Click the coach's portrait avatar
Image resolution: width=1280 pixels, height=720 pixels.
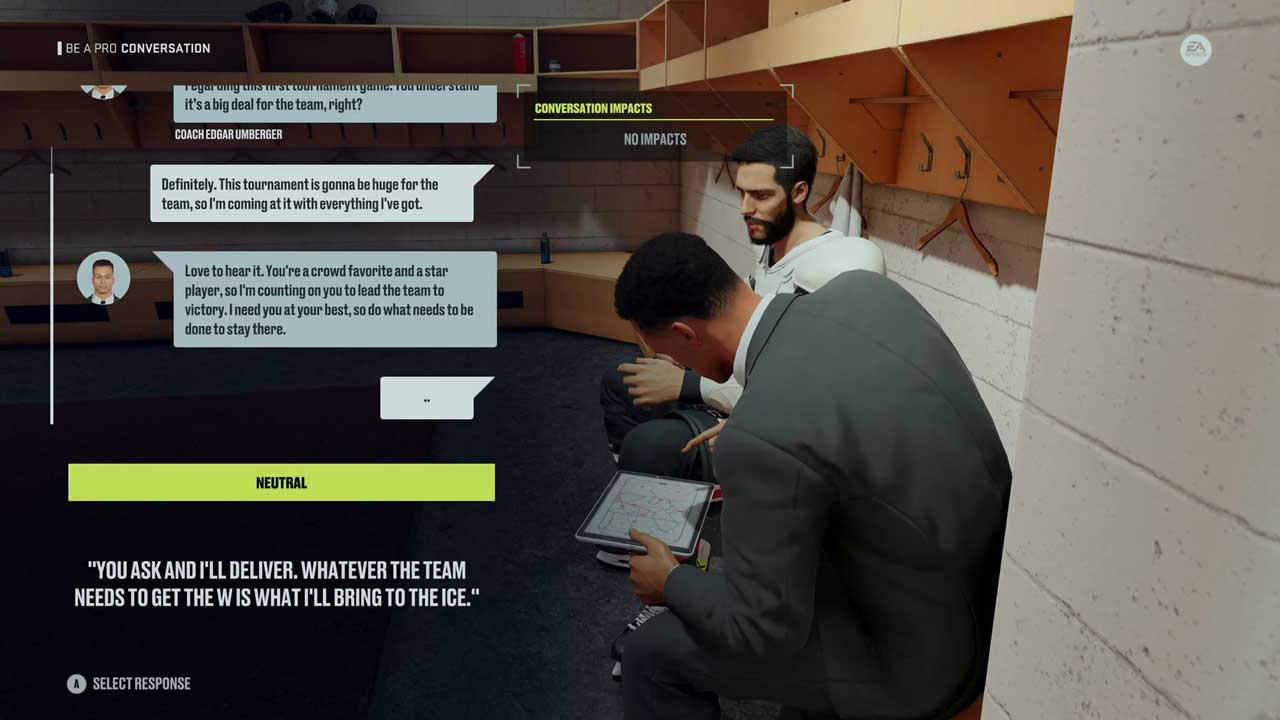tap(103, 277)
